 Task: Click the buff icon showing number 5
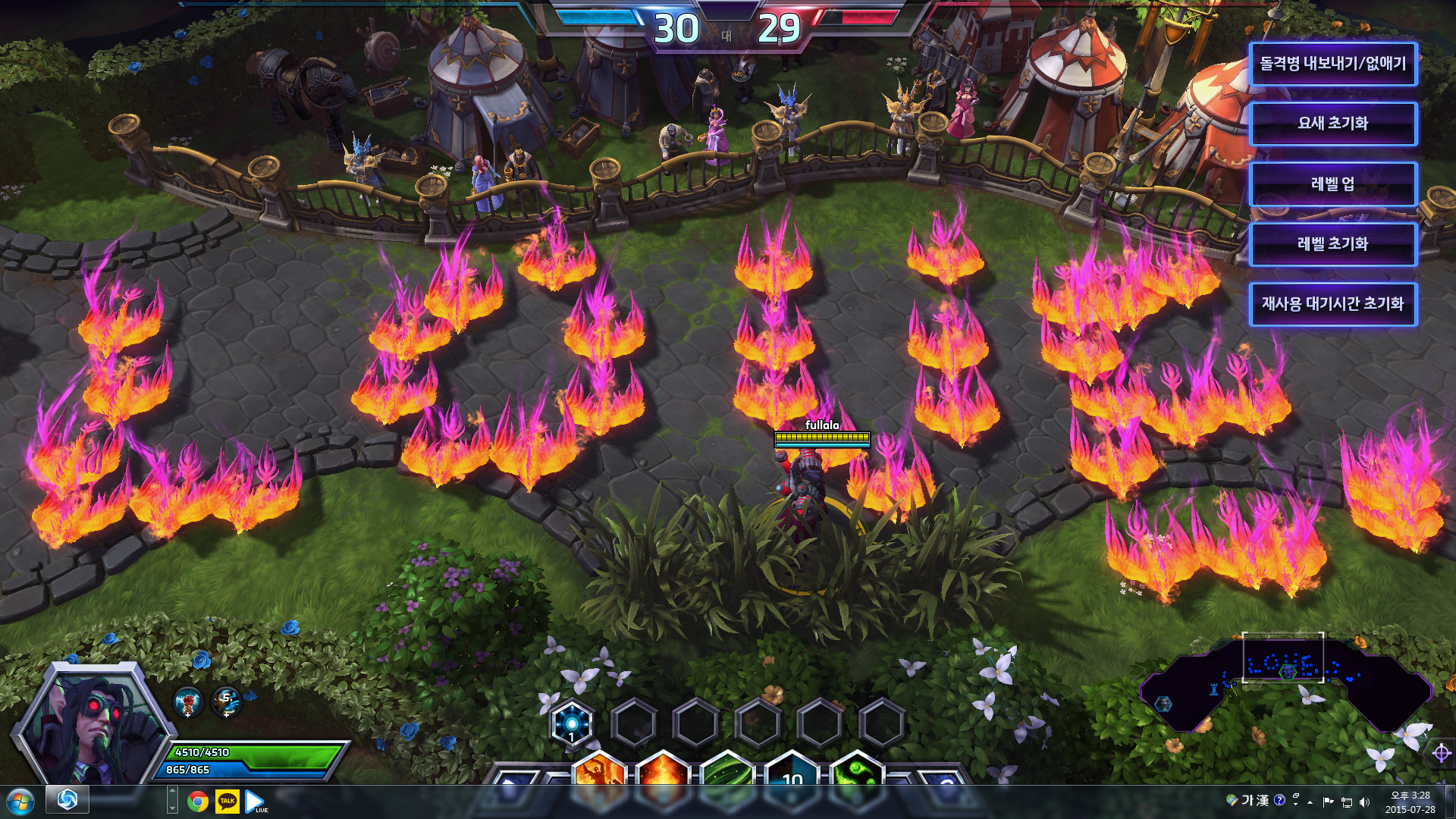coord(227,701)
